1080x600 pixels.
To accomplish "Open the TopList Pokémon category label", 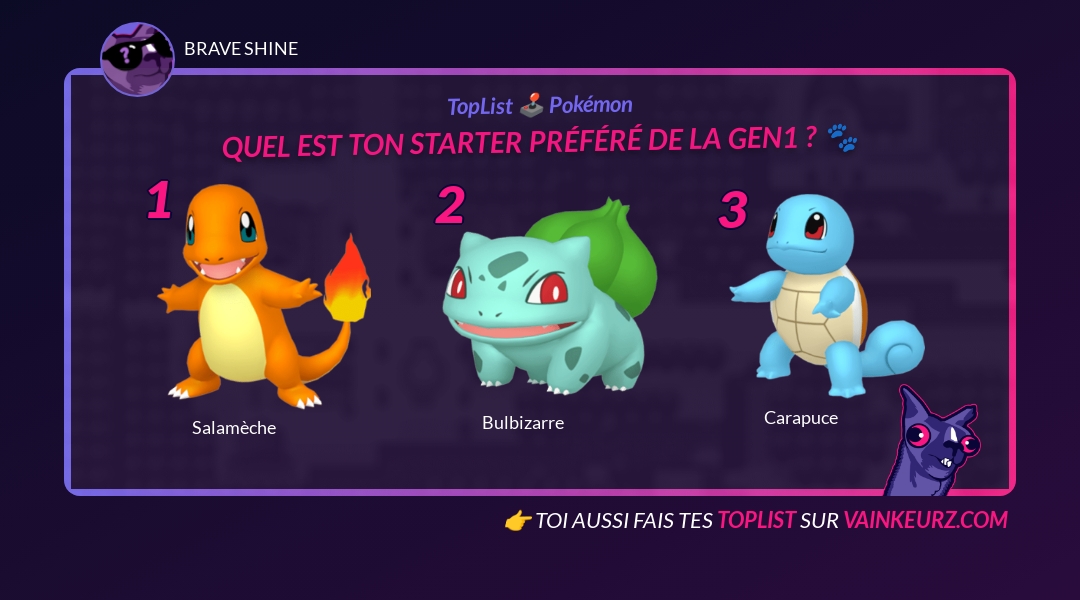I will 540,105.
